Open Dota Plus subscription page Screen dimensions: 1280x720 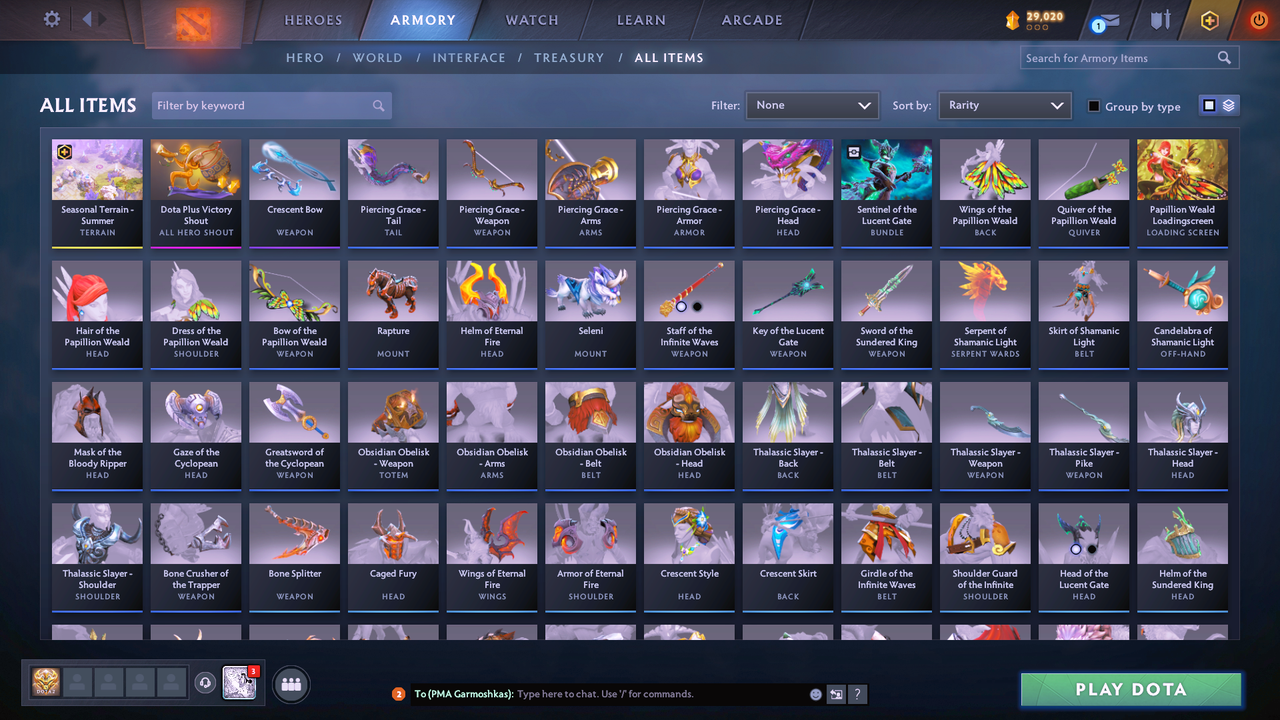click(1209, 19)
